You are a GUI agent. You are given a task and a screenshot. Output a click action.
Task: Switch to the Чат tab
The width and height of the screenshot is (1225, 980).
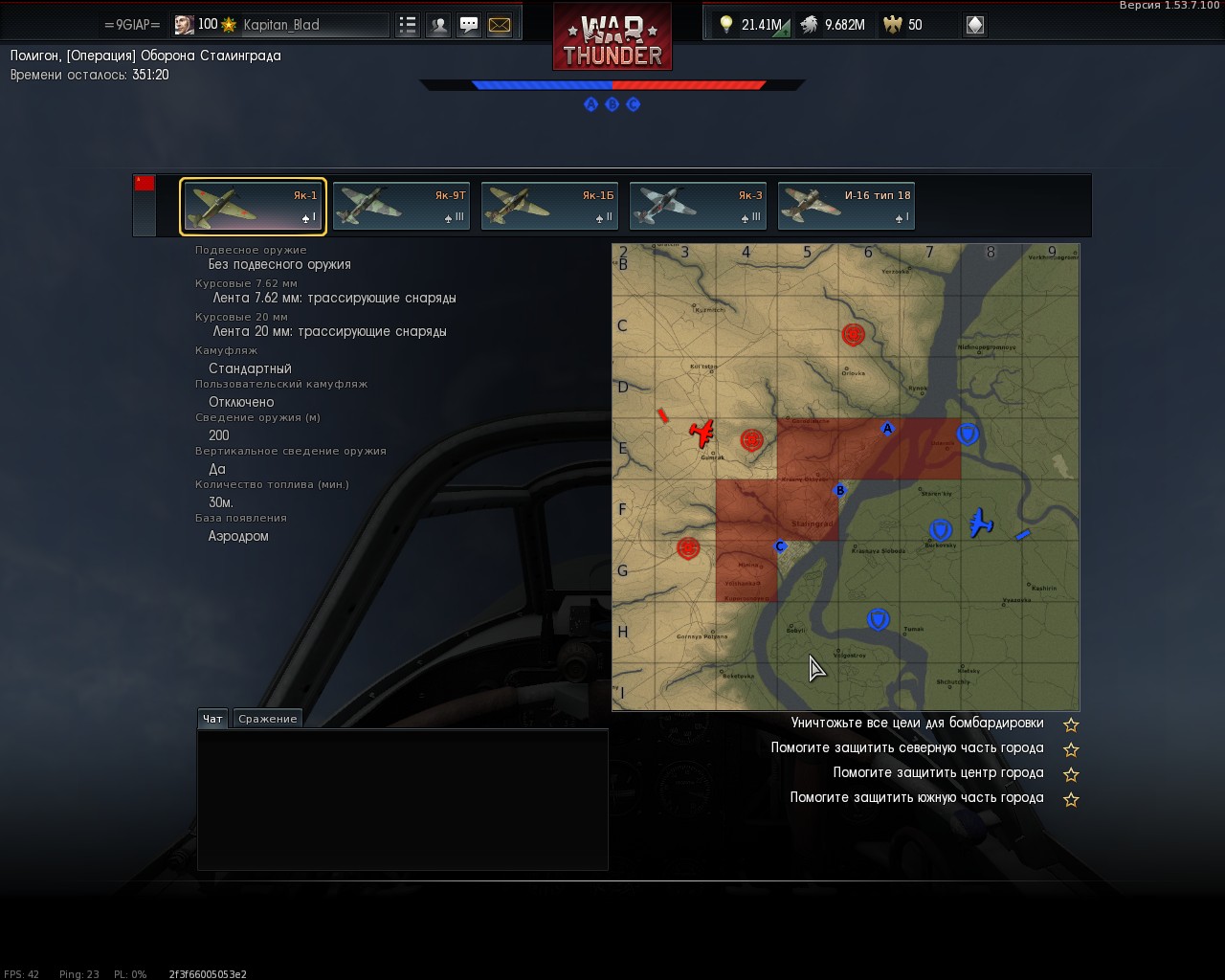(212, 719)
